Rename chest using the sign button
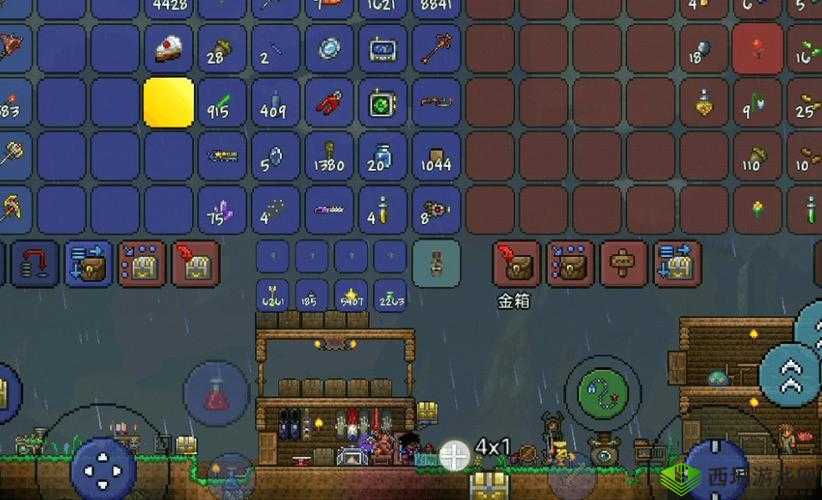 pos(624,264)
